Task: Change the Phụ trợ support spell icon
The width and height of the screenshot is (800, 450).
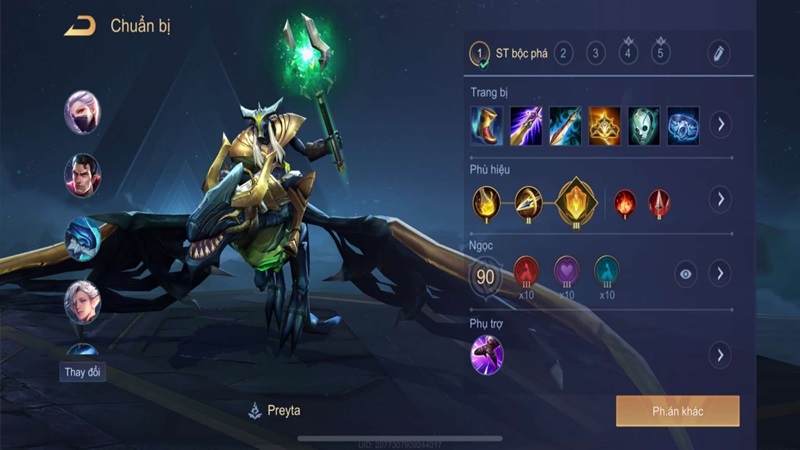Action: [x=487, y=355]
